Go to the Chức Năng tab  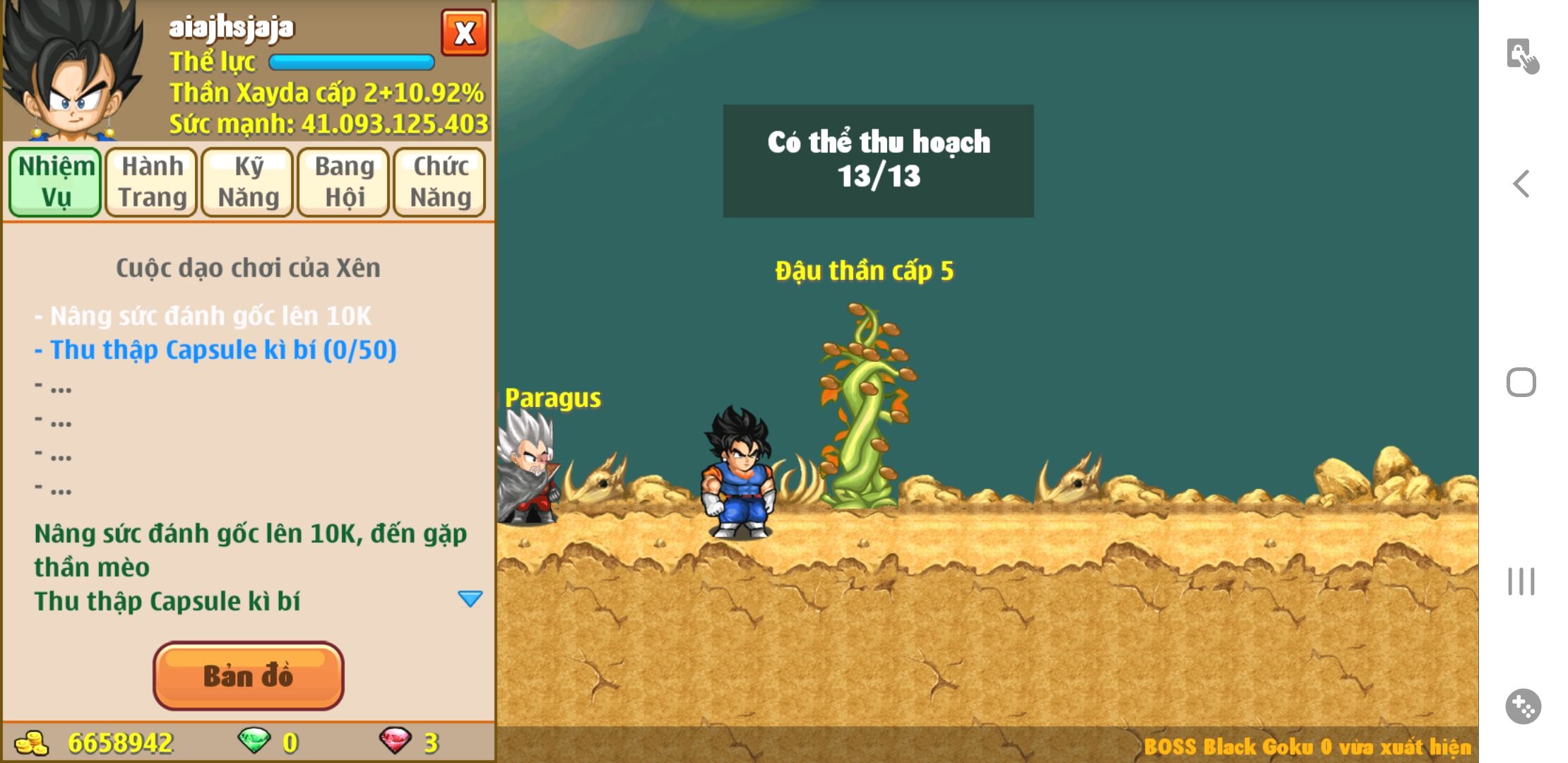[x=440, y=182]
